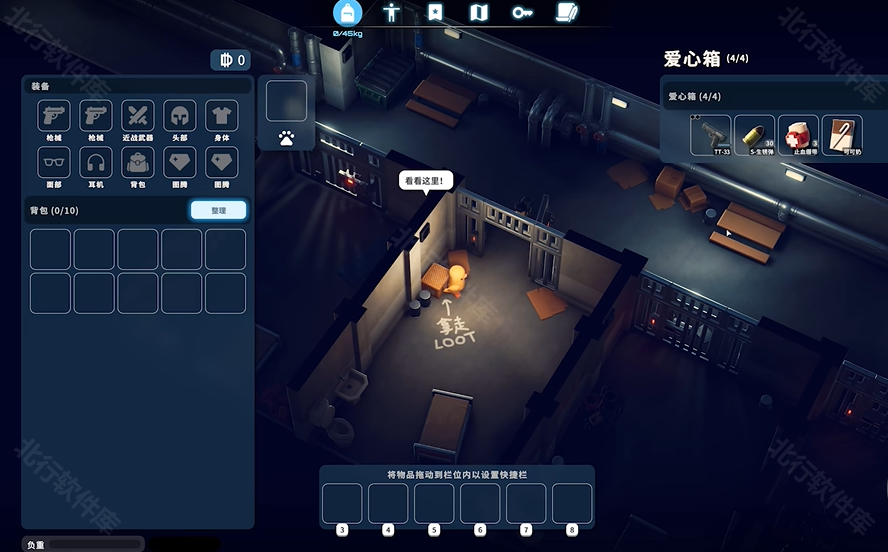Show the folded map tab

click(478, 13)
